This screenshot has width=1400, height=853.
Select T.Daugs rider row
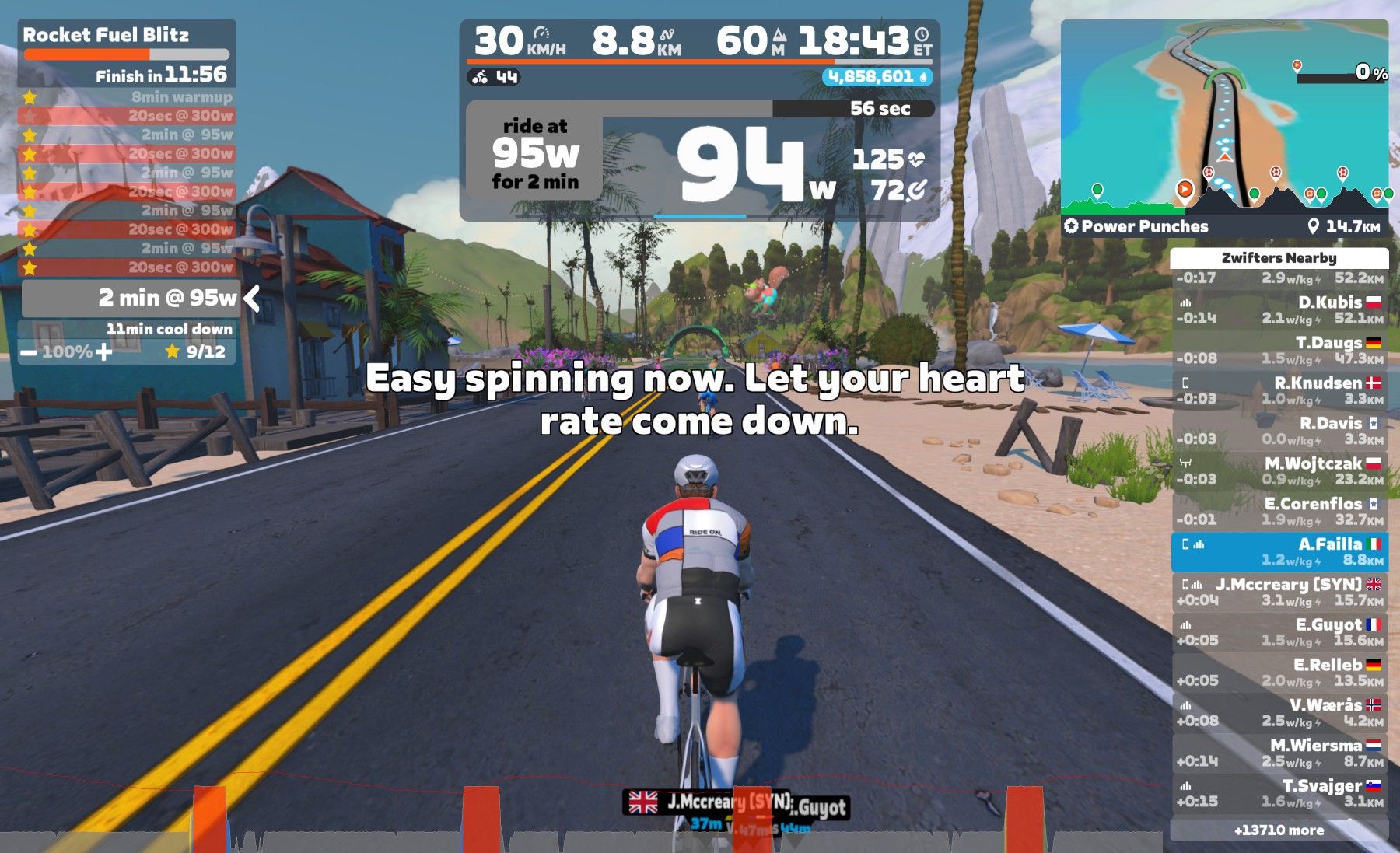click(1279, 350)
